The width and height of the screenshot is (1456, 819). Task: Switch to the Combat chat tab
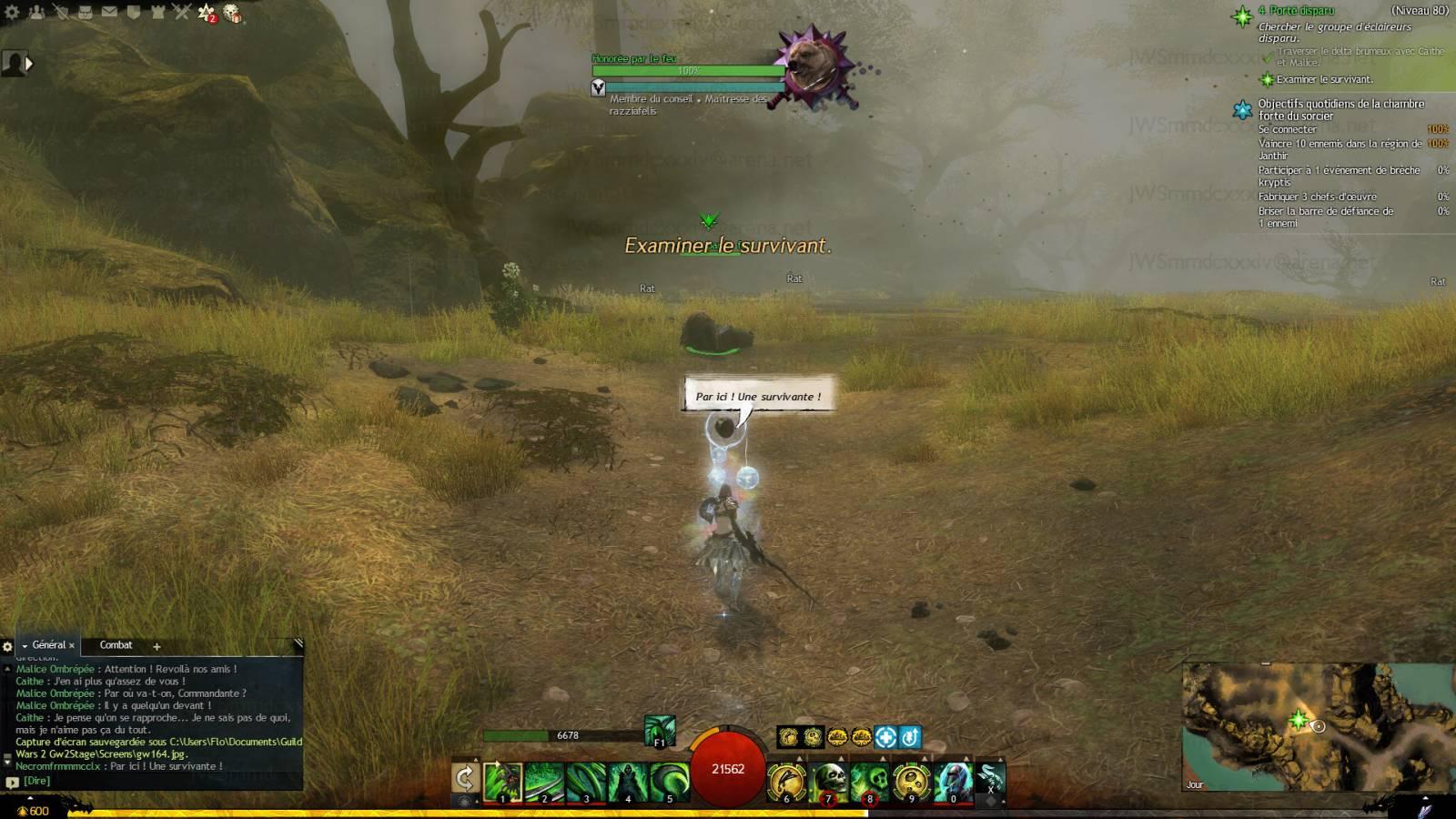[116, 645]
